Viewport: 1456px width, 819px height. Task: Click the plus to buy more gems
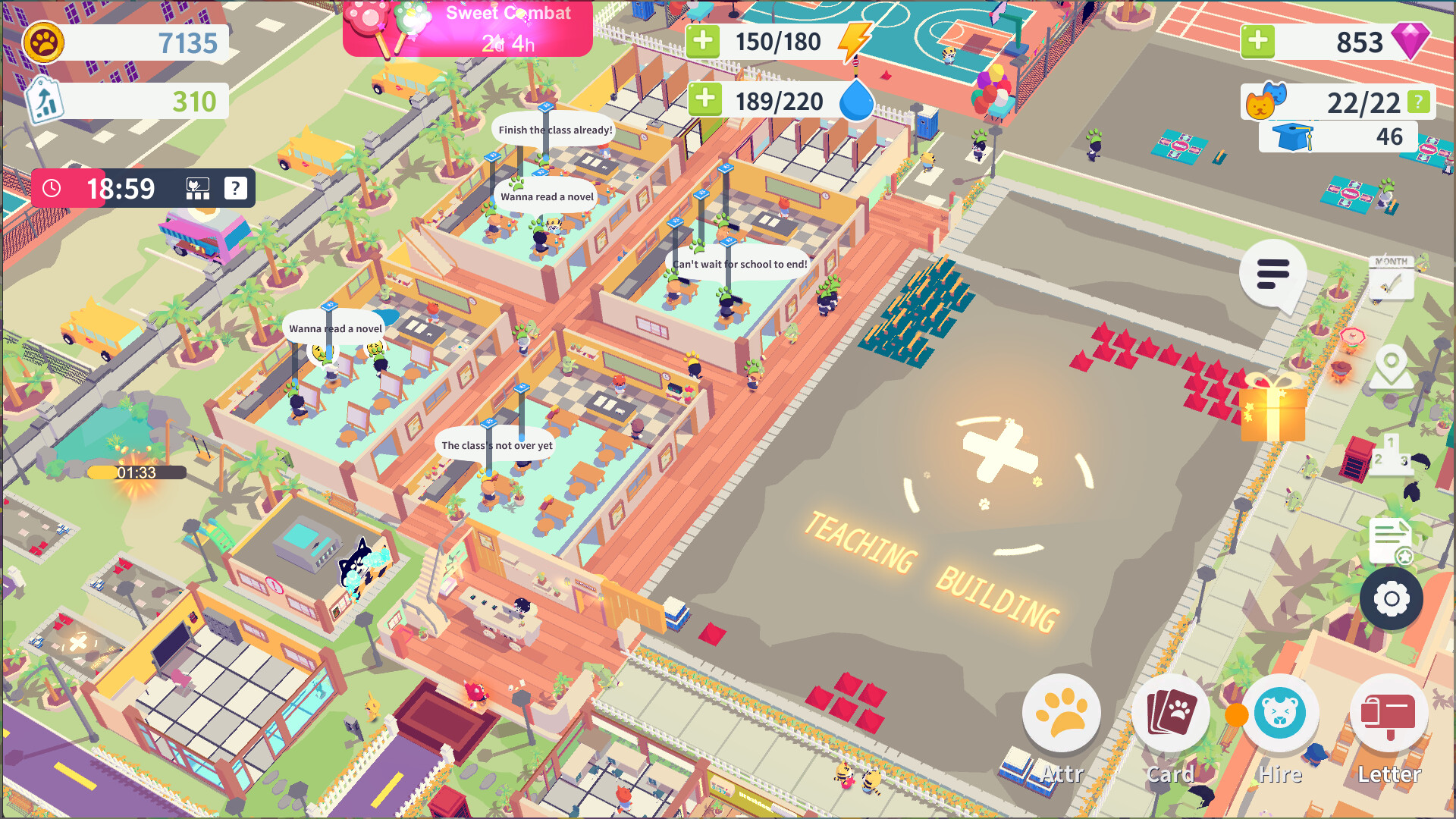(1257, 42)
